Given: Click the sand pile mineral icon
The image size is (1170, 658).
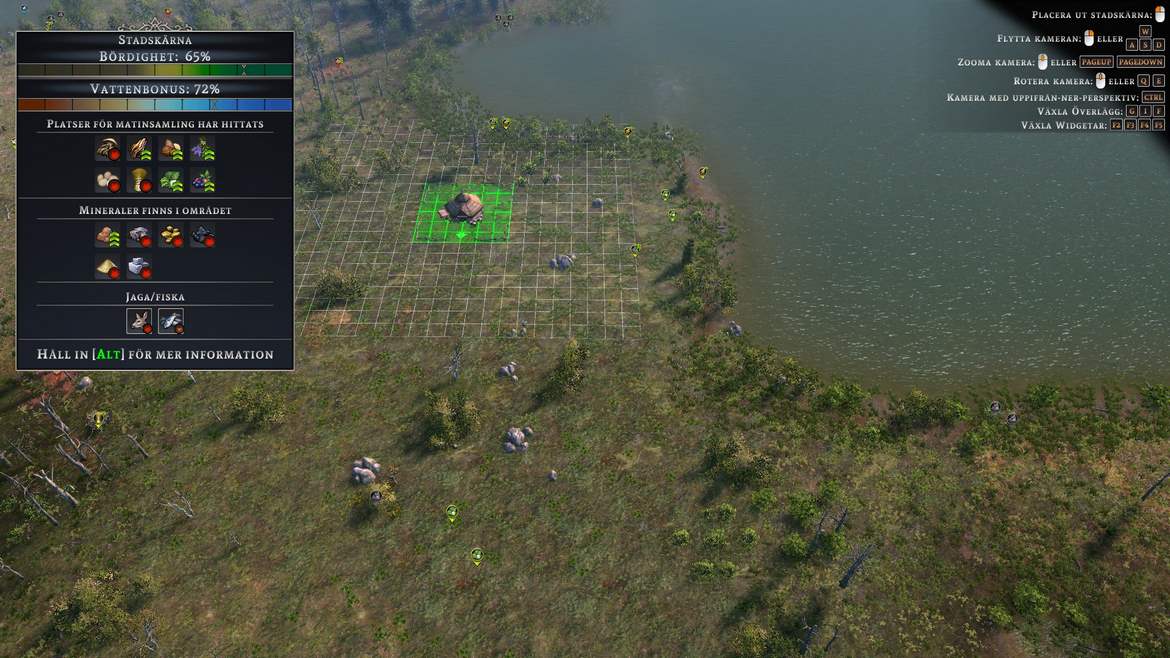Looking at the screenshot, I should 107,267.
